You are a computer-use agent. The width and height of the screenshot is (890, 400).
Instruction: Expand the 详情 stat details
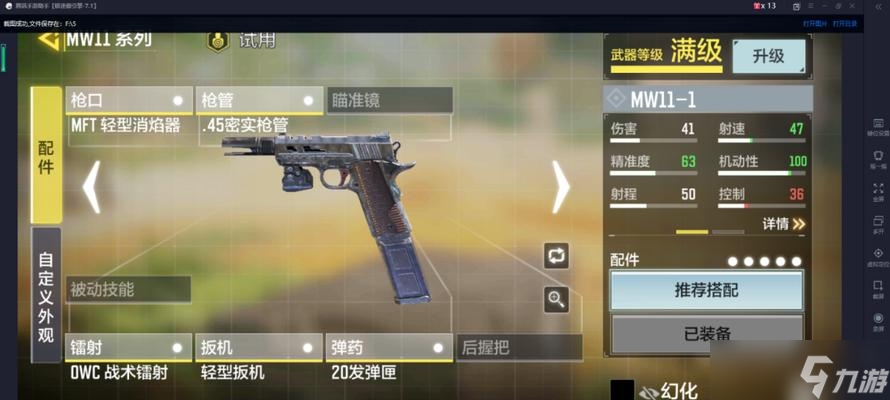[x=783, y=224]
